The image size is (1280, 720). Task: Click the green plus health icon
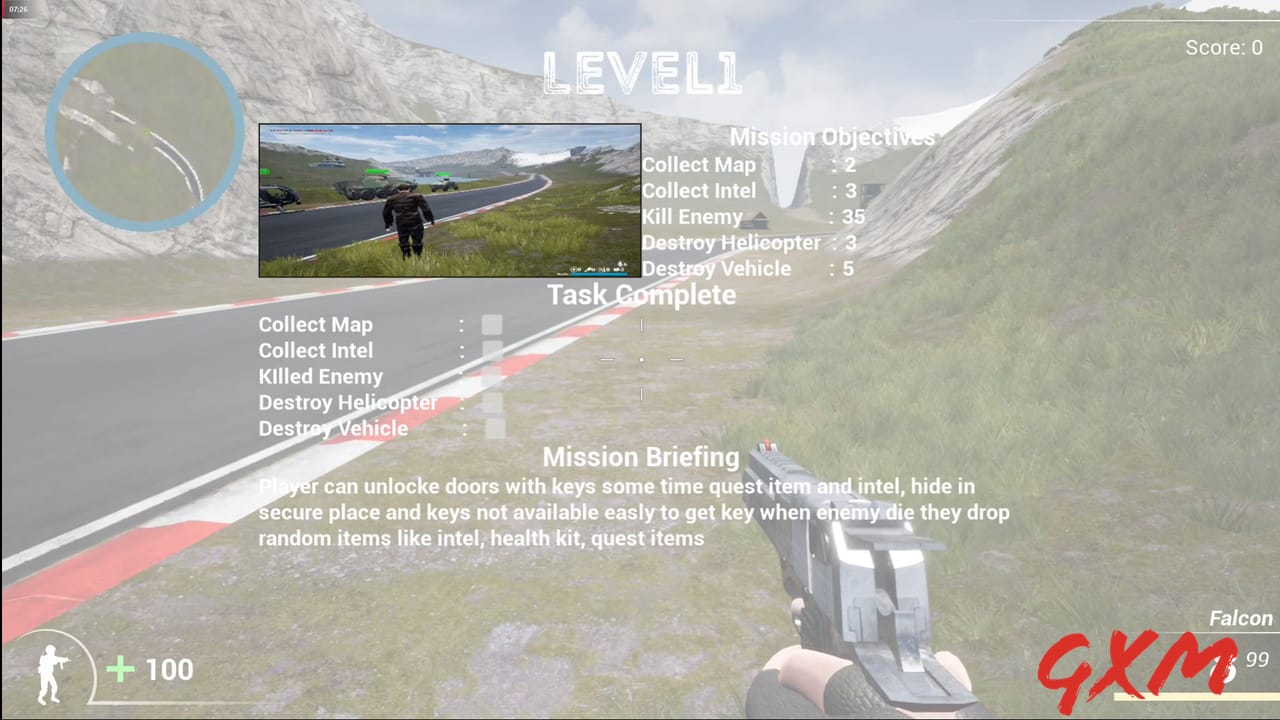coord(123,669)
